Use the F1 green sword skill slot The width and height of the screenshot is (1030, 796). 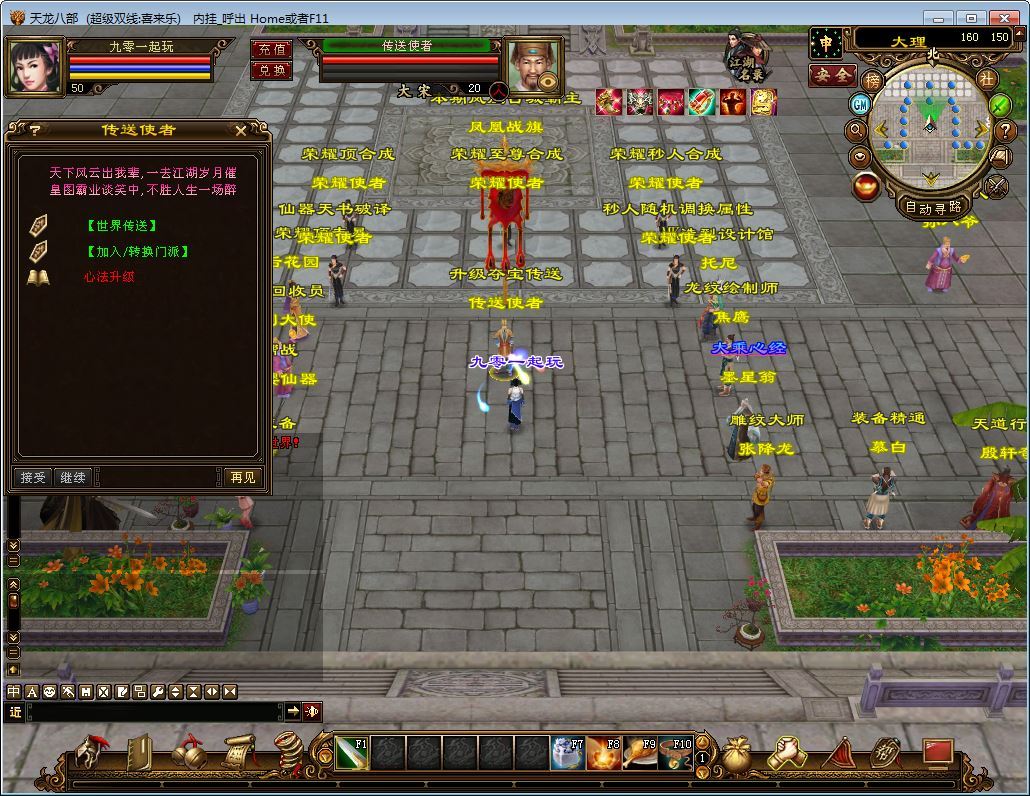click(352, 753)
